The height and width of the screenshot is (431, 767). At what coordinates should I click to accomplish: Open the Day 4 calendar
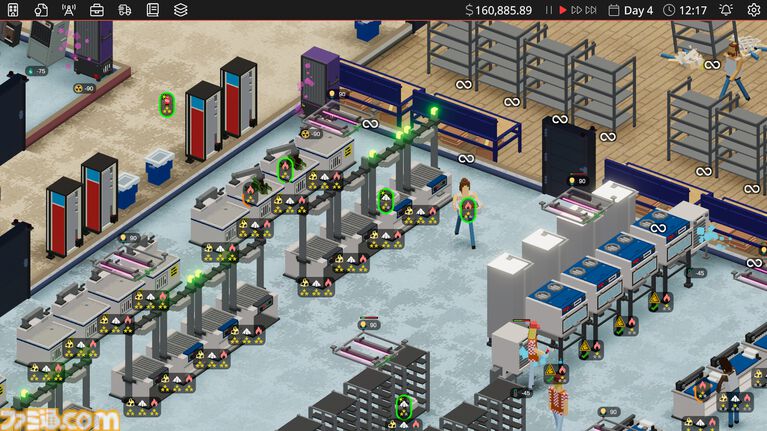(x=630, y=10)
